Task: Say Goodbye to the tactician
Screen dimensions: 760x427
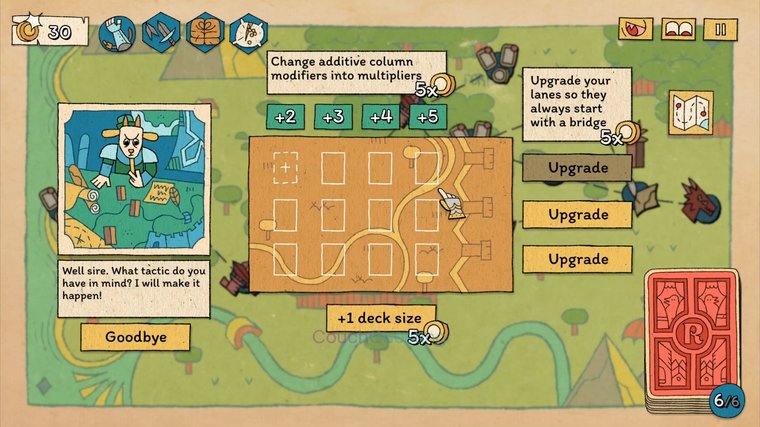Action: tap(135, 337)
